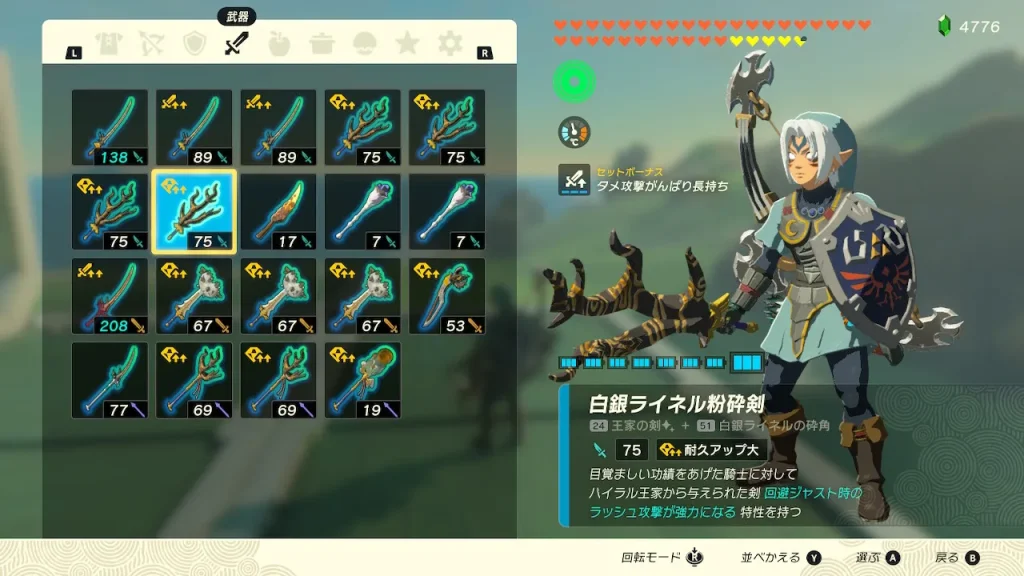Switch to the cooking pot food tab

(x=322, y=44)
